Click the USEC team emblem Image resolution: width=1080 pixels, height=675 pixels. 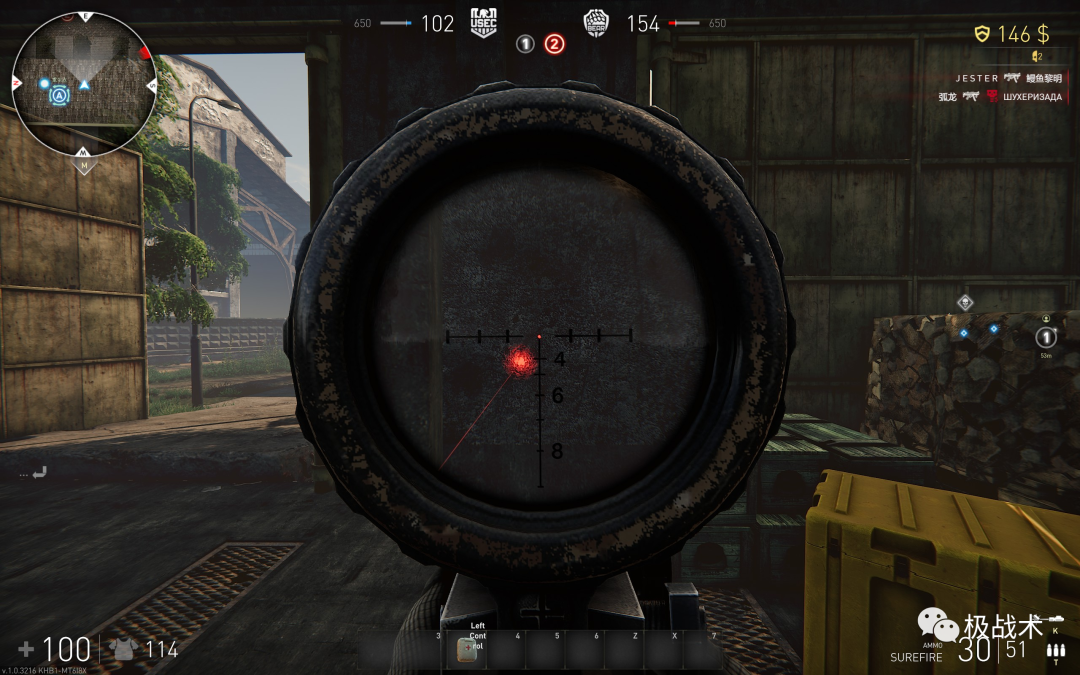click(485, 23)
